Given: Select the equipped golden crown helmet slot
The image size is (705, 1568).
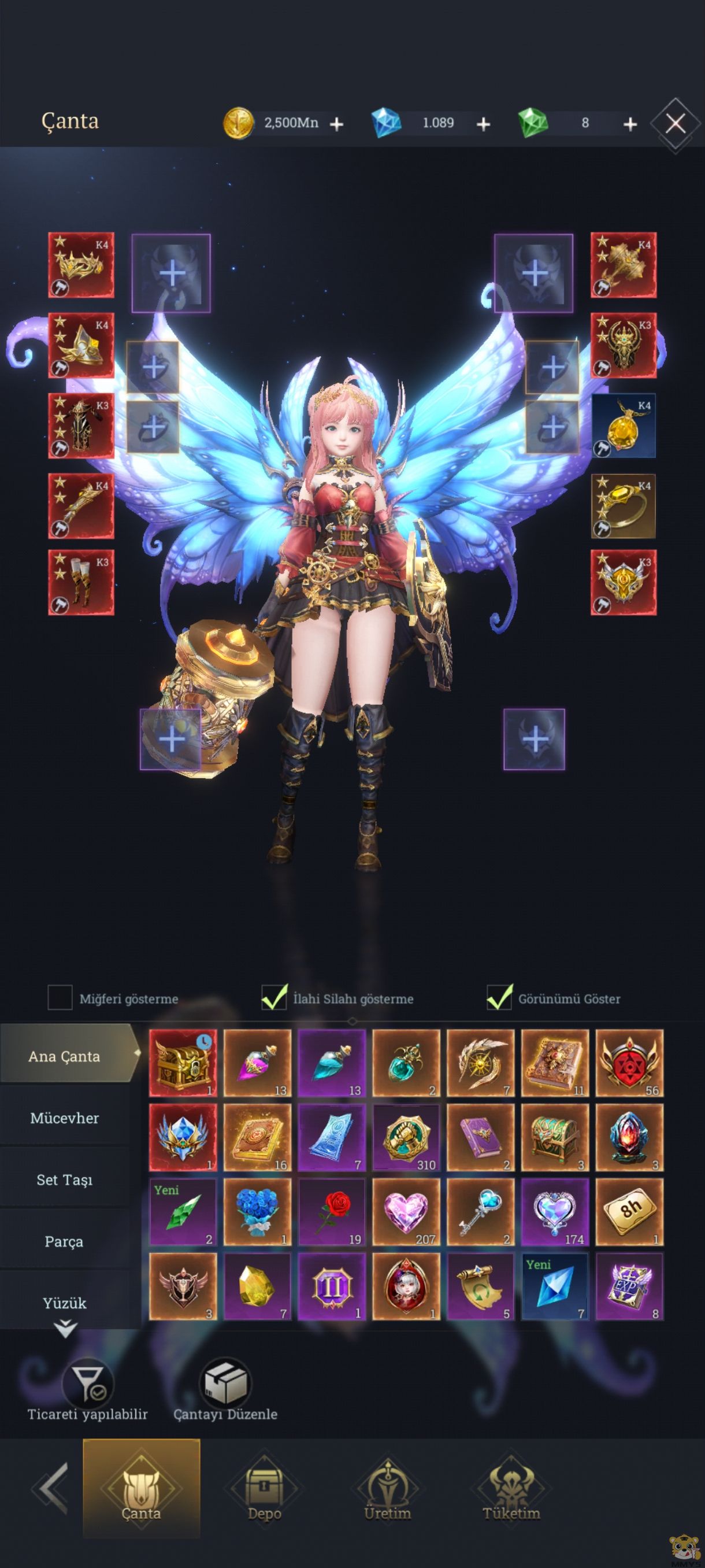Looking at the screenshot, I should click(81, 265).
